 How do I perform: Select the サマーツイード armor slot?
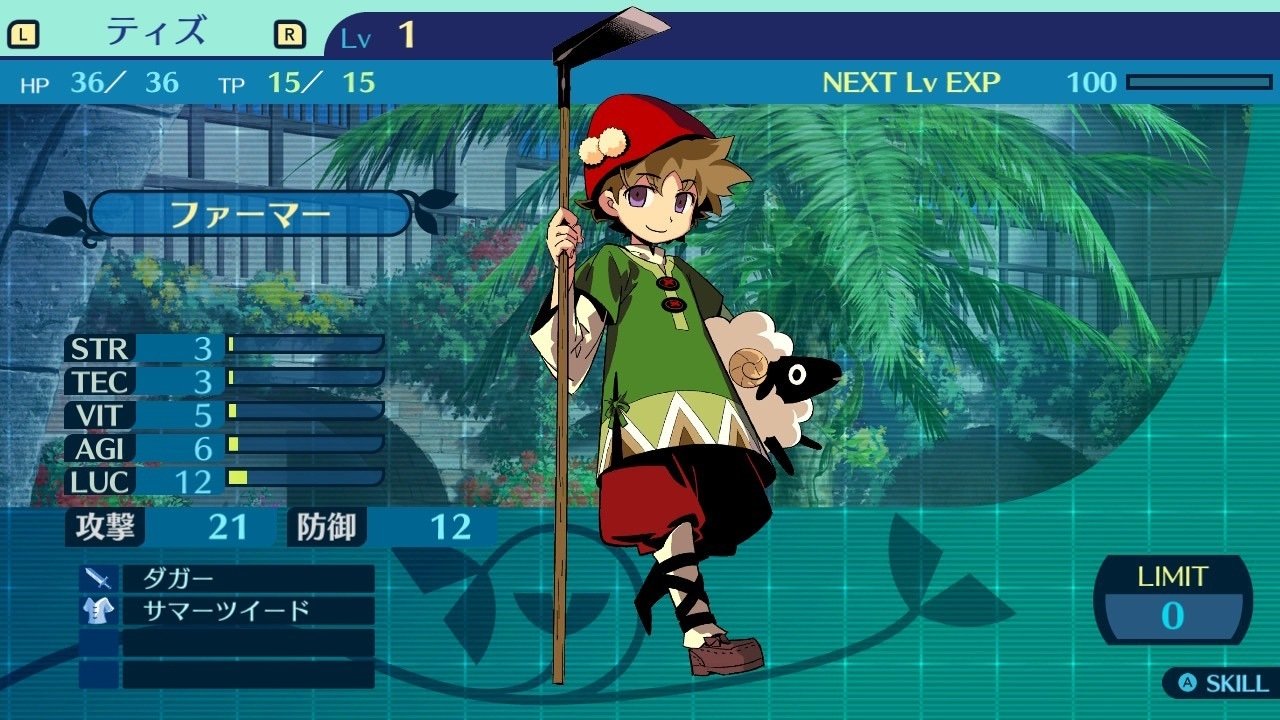(x=247, y=611)
